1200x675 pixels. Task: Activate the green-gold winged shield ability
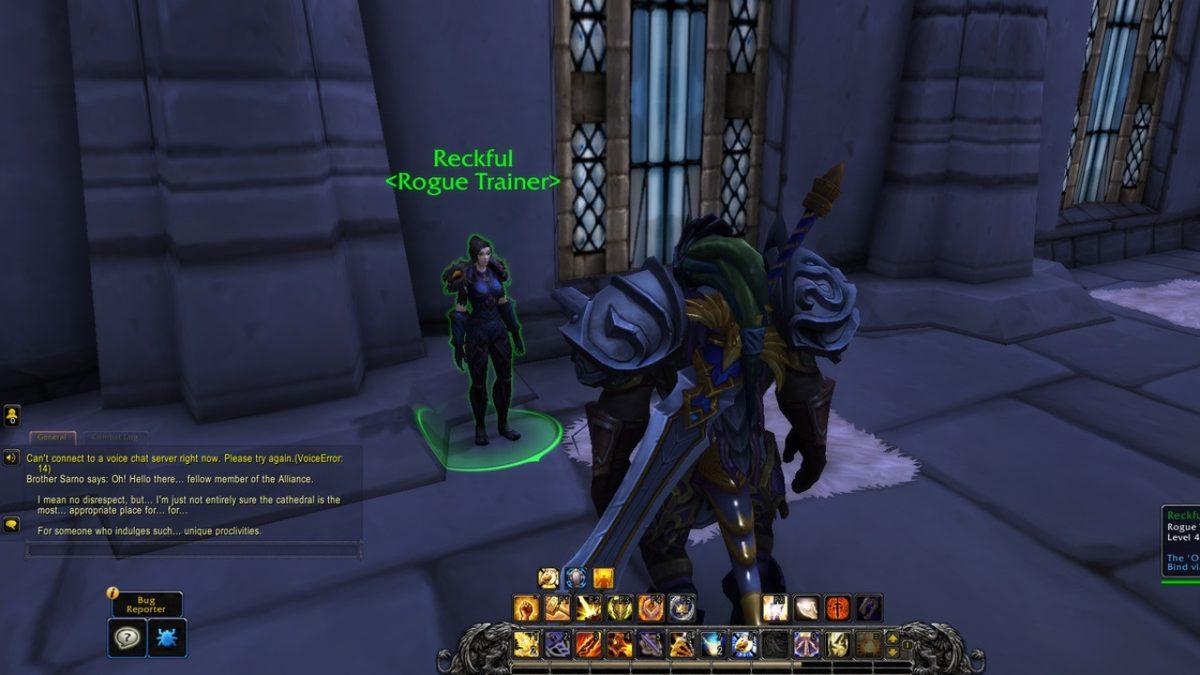[620, 608]
